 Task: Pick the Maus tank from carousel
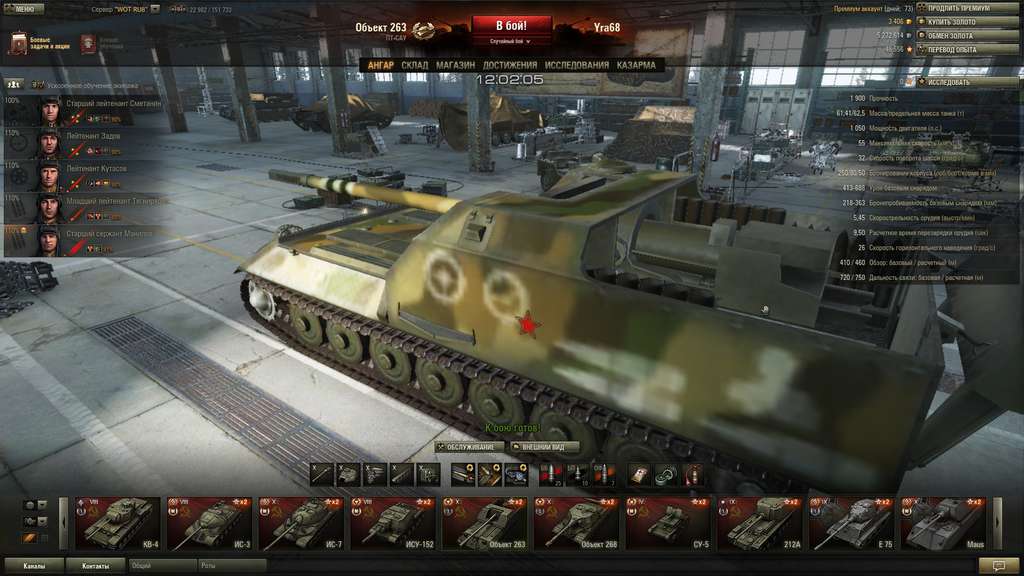(x=945, y=523)
